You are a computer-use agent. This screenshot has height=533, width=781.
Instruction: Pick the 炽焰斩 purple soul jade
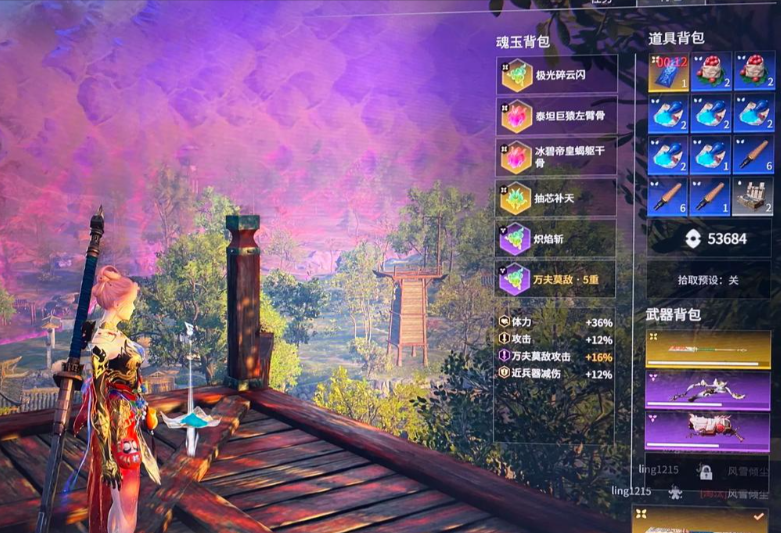point(556,238)
